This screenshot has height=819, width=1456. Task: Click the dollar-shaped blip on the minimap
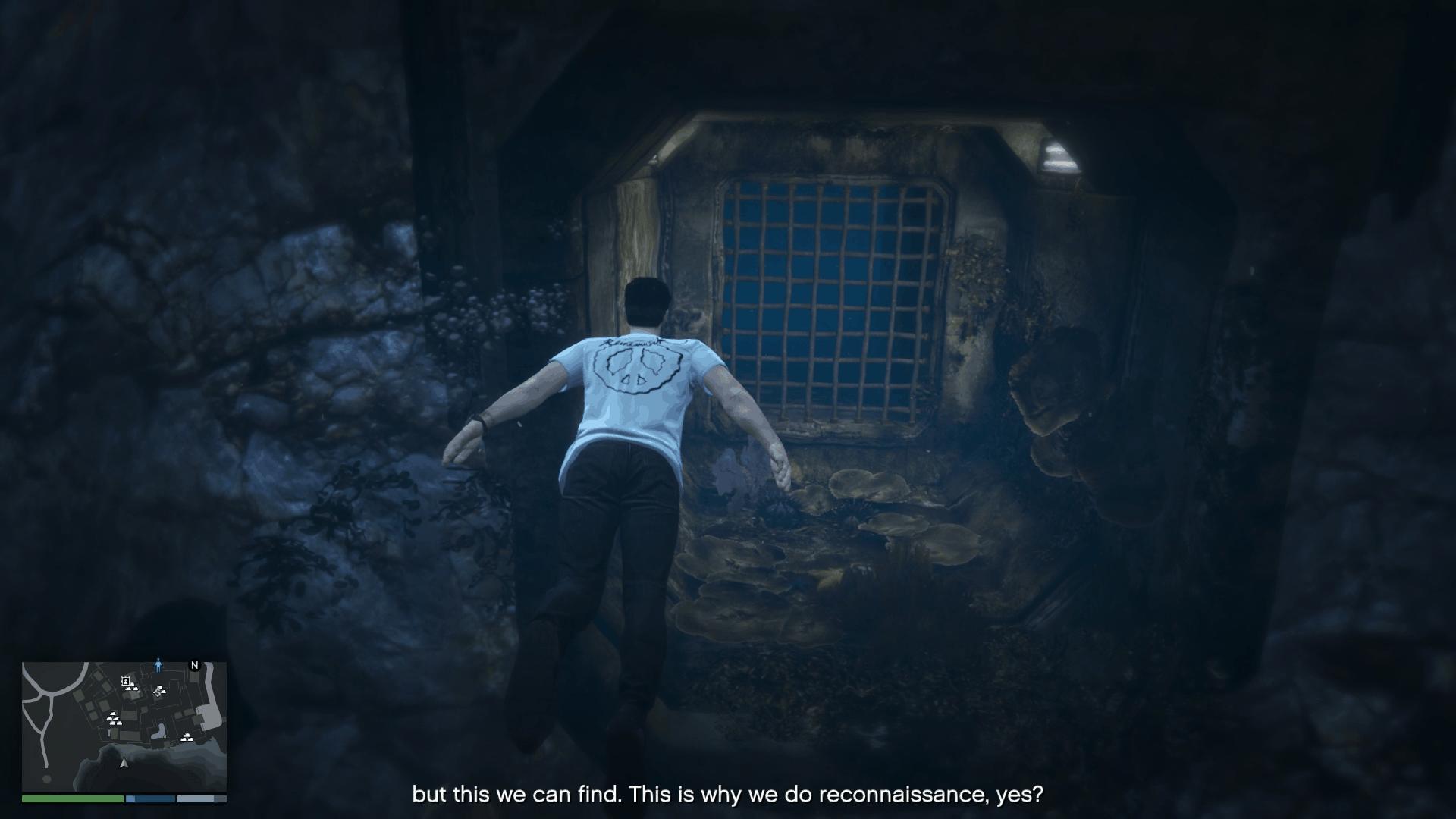[158, 692]
